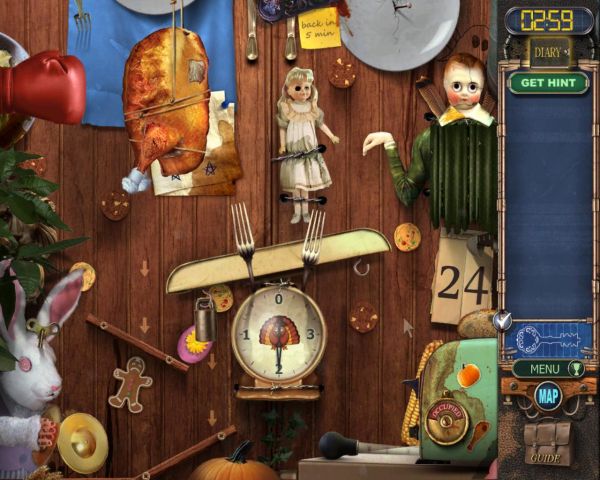Click the Get Hint button

coord(548,83)
